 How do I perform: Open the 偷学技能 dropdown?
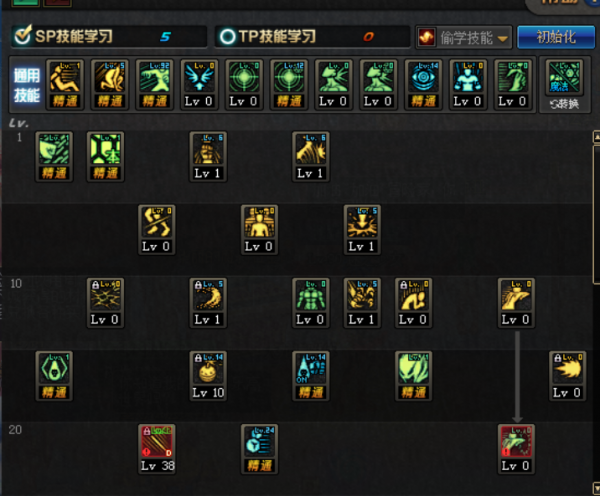(464, 37)
